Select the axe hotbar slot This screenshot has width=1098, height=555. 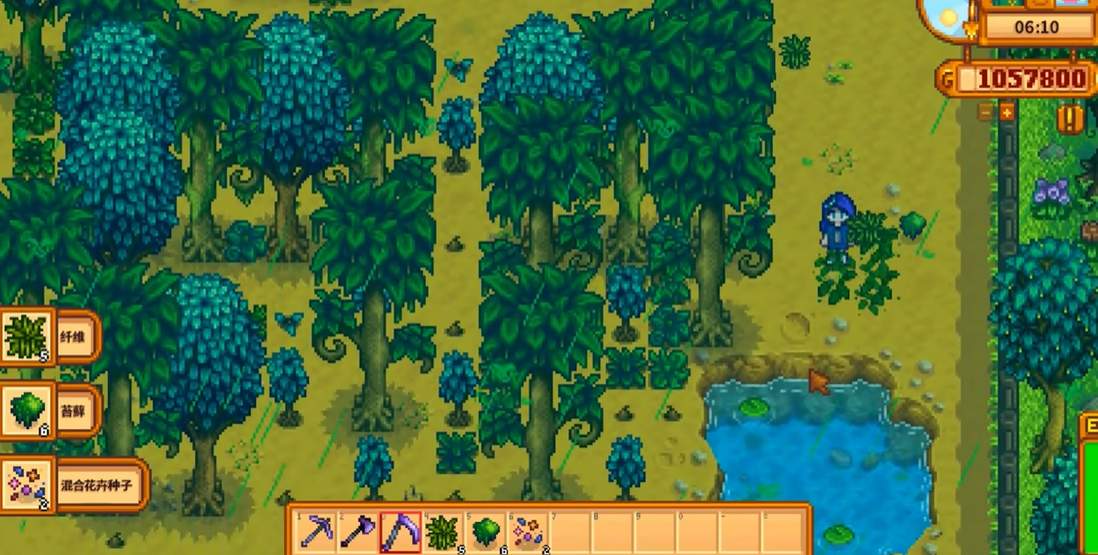click(358, 530)
